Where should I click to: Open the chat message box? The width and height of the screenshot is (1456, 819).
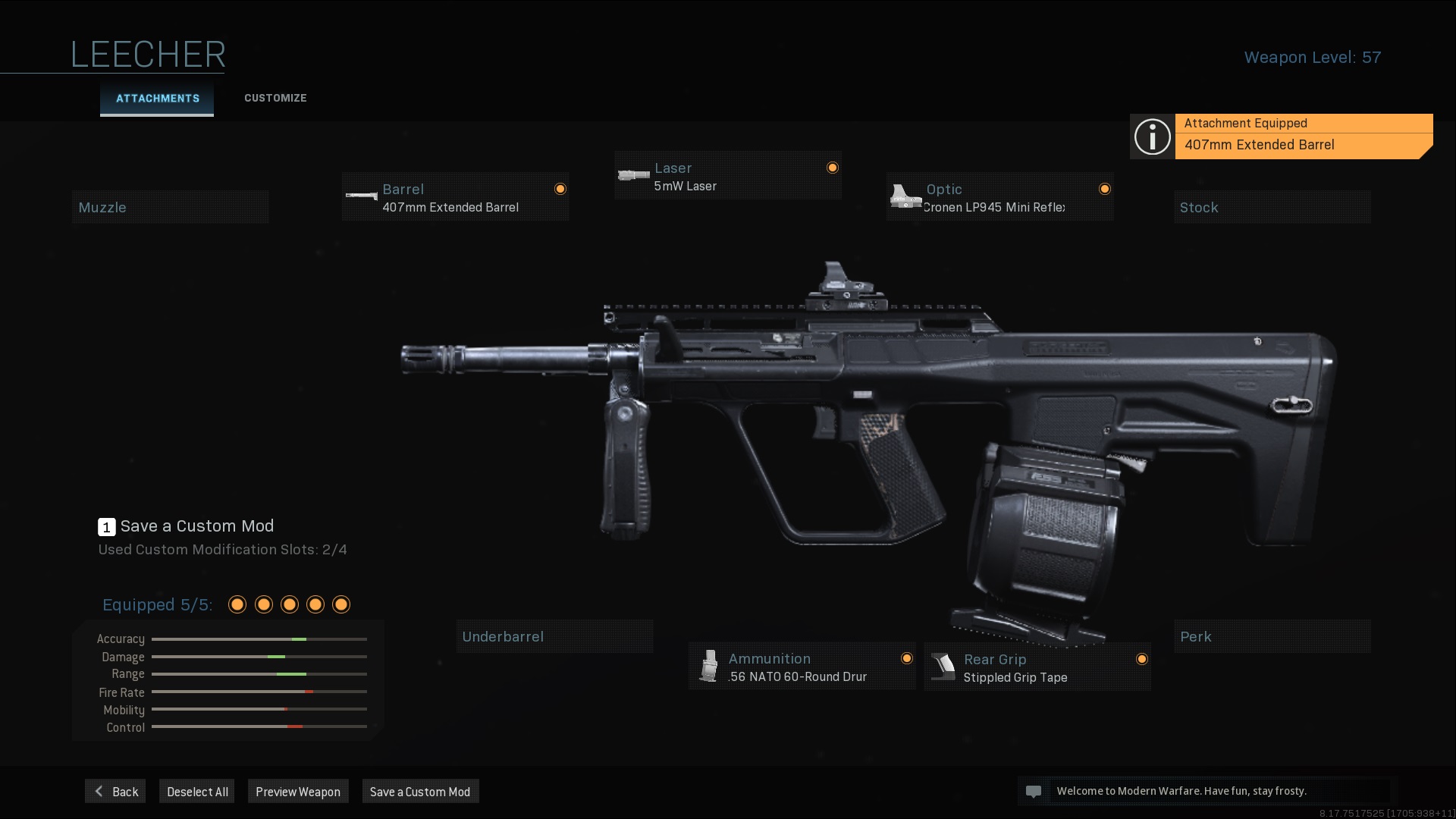tap(1206, 791)
